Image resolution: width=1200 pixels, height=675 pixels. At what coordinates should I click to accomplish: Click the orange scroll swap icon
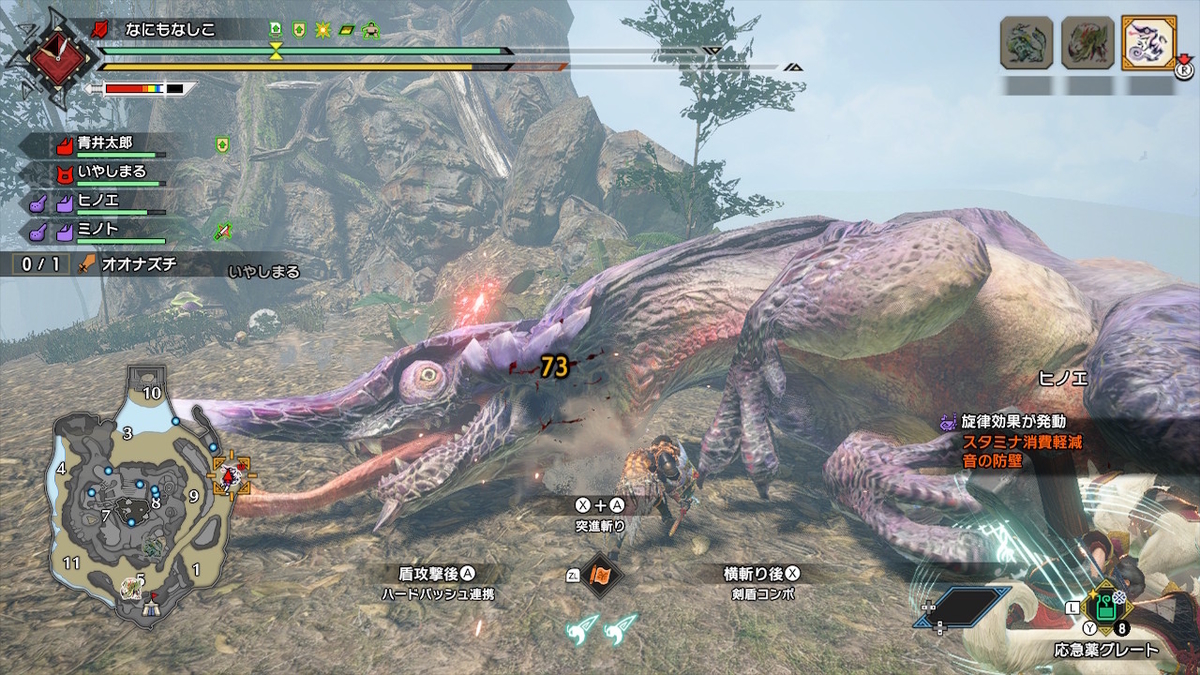pyautogui.click(x=602, y=575)
